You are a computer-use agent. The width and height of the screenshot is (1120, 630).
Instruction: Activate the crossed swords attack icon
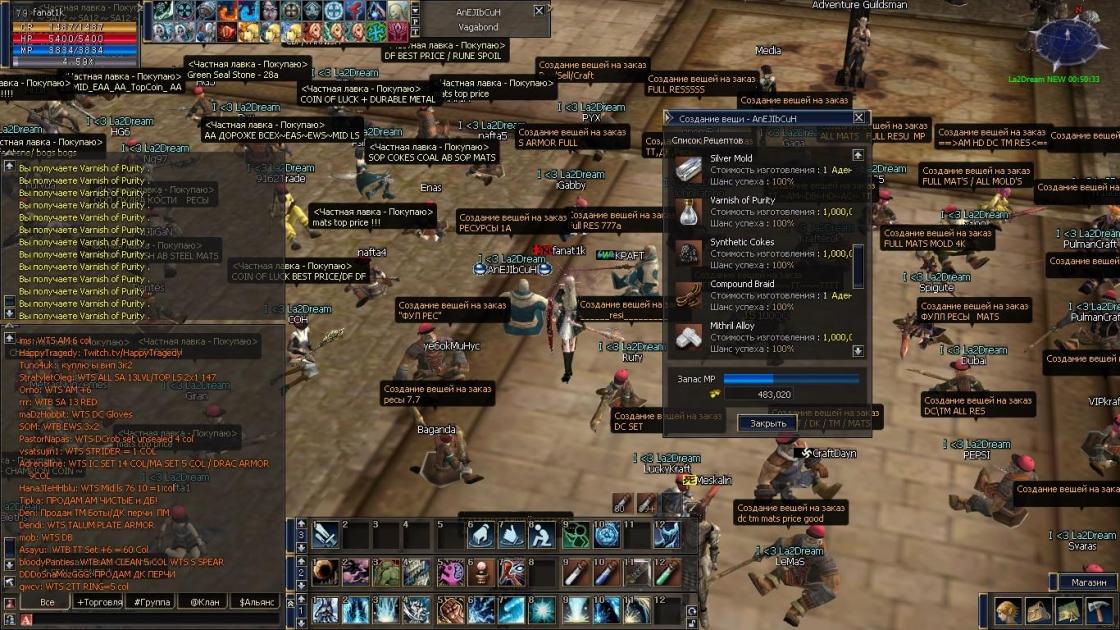pos(326,536)
